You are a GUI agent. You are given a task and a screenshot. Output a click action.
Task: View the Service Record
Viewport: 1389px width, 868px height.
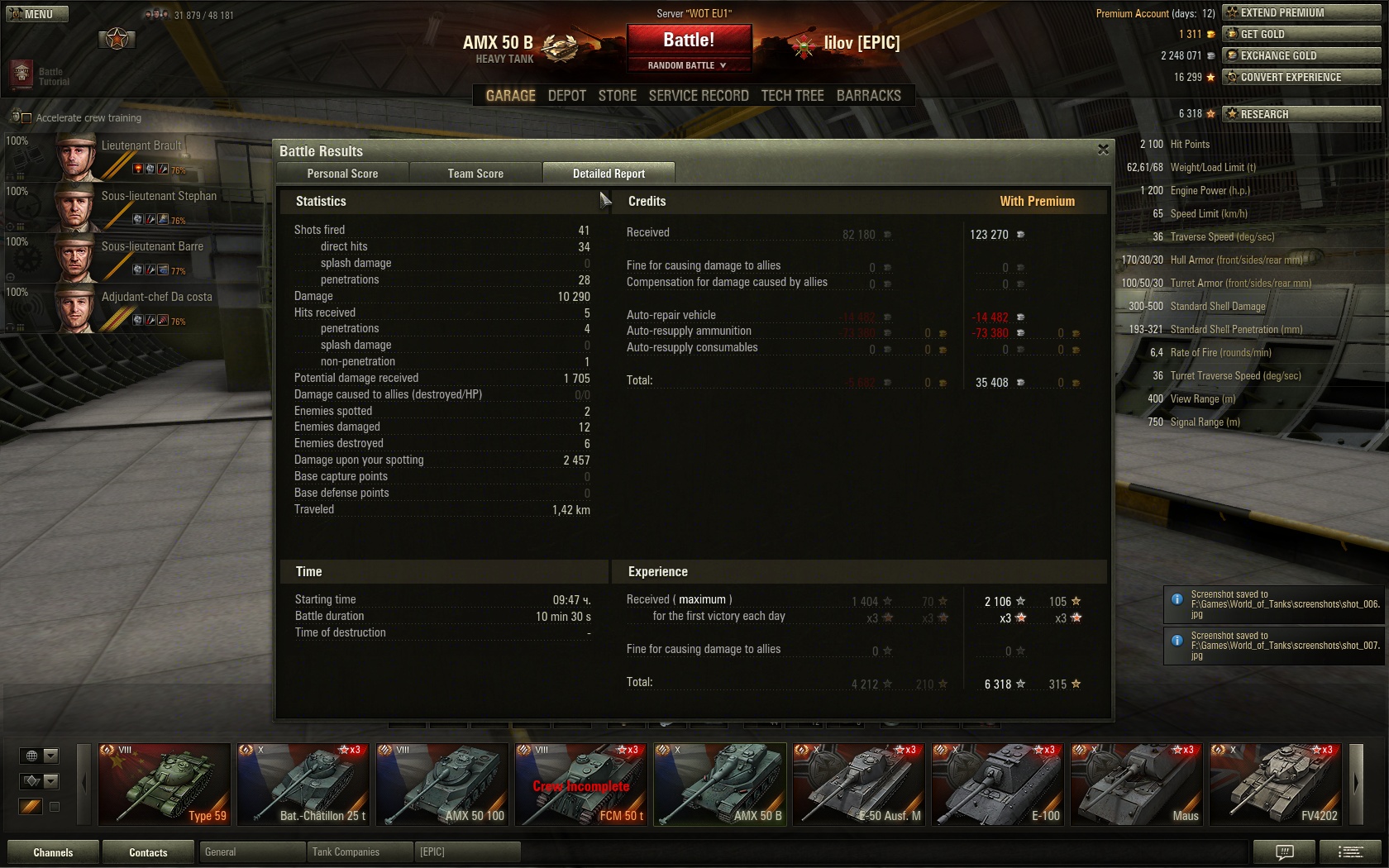pyautogui.click(x=698, y=96)
